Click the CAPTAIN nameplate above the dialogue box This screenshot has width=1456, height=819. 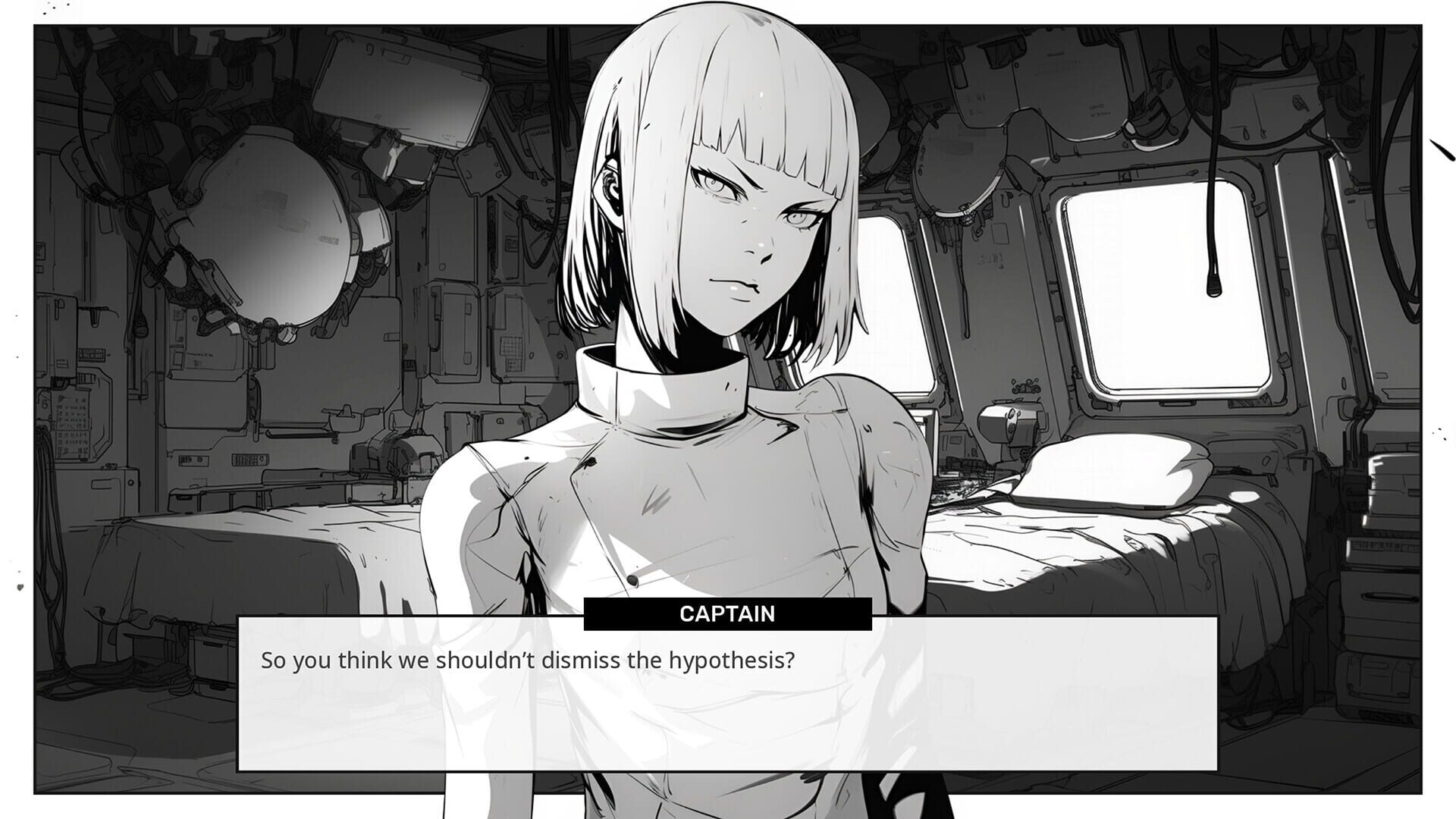(726, 614)
